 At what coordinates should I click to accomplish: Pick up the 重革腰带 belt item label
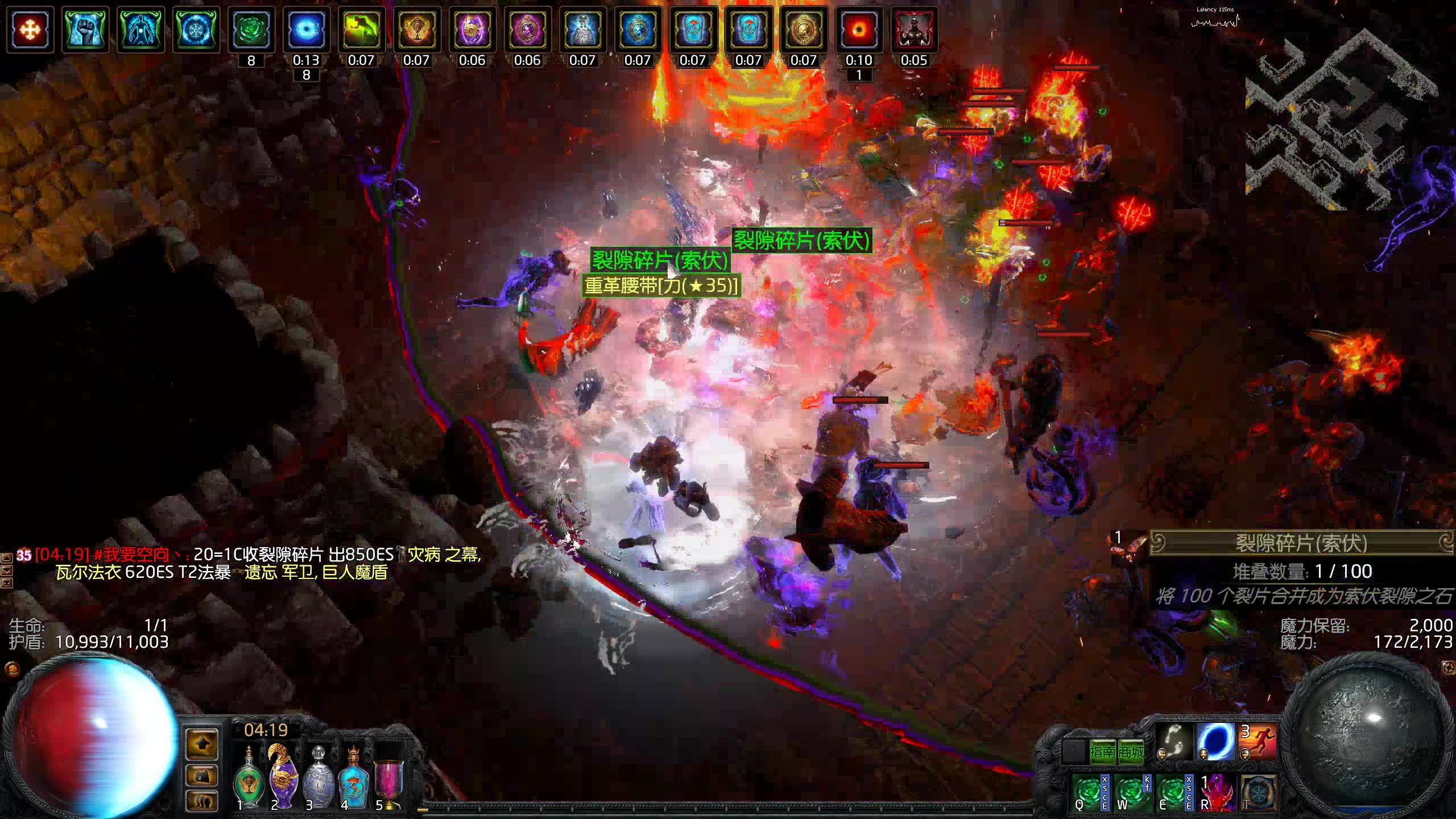point(661,286)
